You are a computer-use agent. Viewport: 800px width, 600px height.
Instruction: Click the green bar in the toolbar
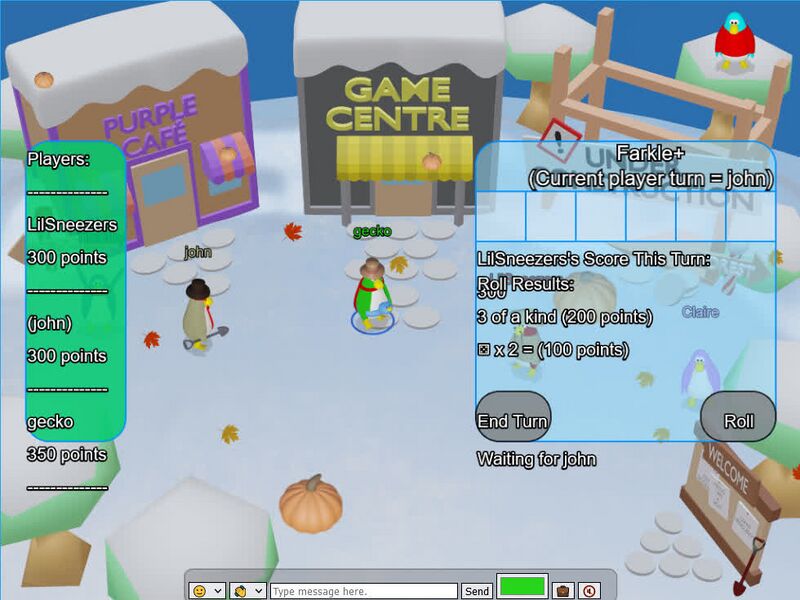pos(522,587)
